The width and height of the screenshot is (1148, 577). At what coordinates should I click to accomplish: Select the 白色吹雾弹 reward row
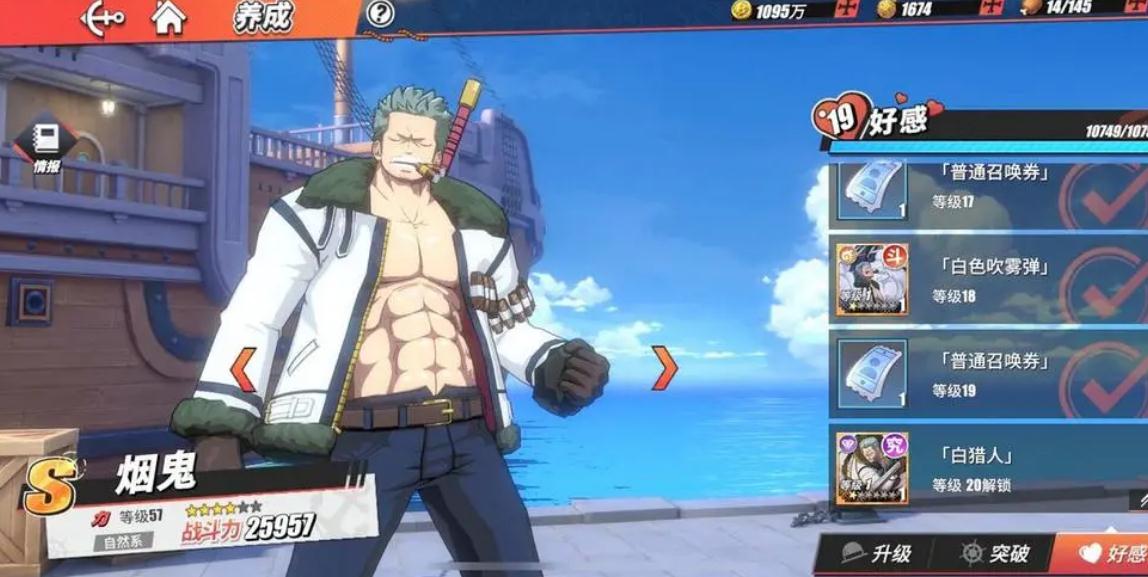(x=985, y=280)
